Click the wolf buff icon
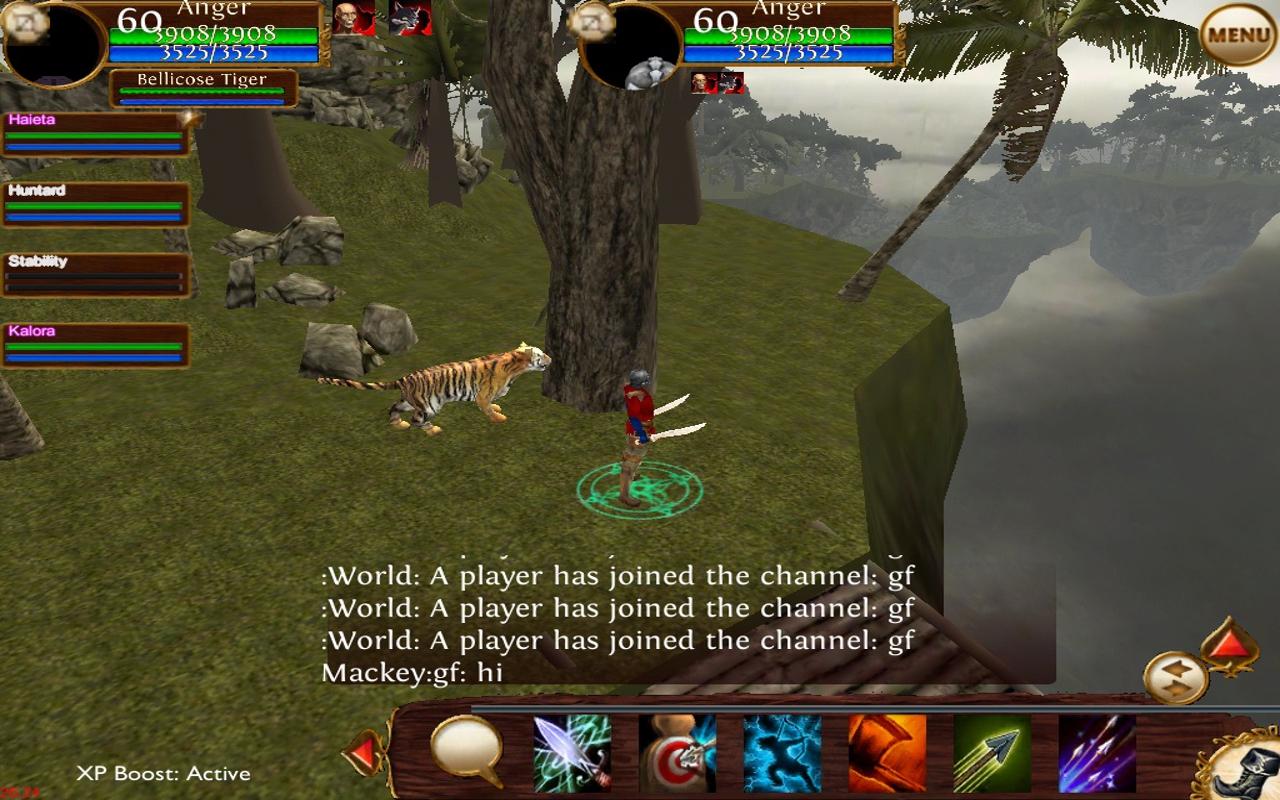The height and width of the screenshot is (800, 1280). click(410, 18)
